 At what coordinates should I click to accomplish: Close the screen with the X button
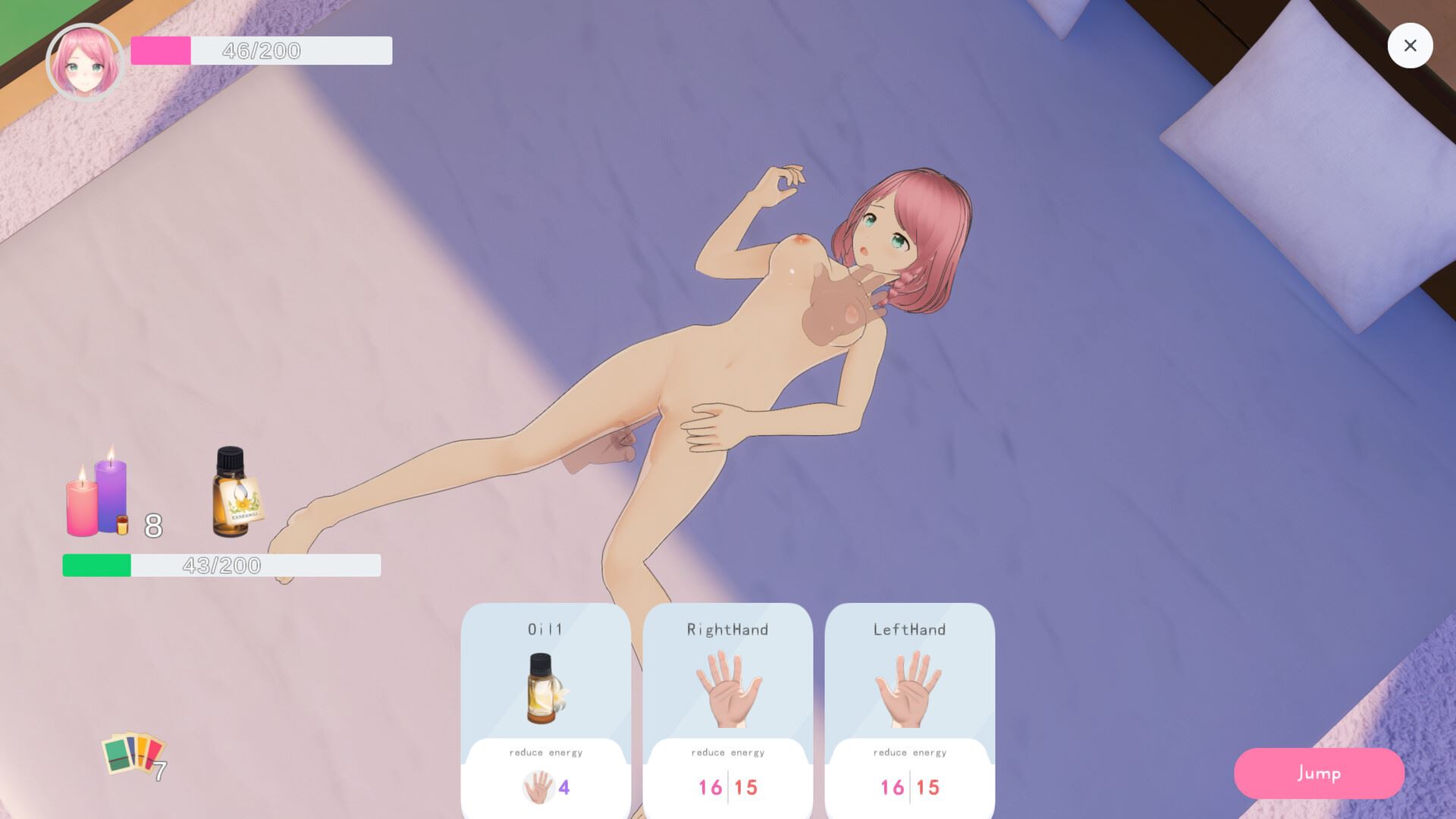tap(1410, 45)
